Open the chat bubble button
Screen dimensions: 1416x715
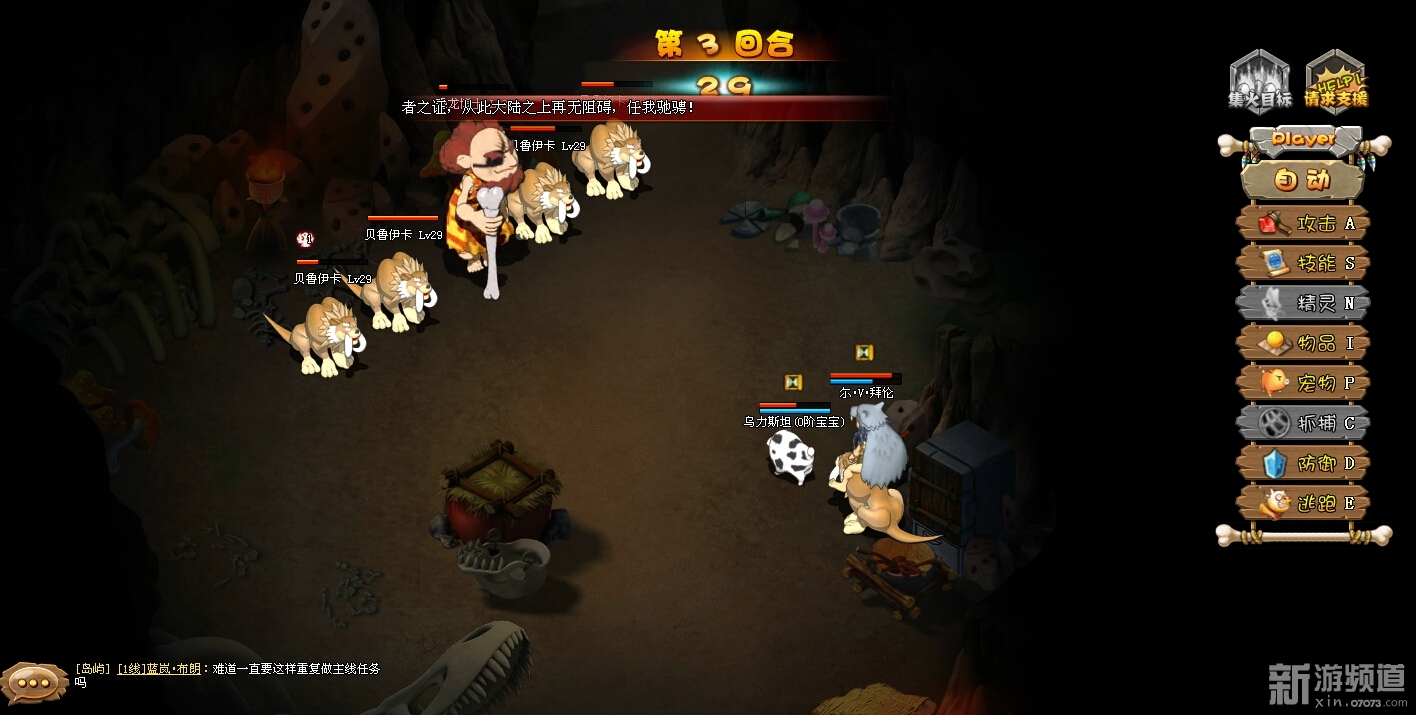click(34, 683)
